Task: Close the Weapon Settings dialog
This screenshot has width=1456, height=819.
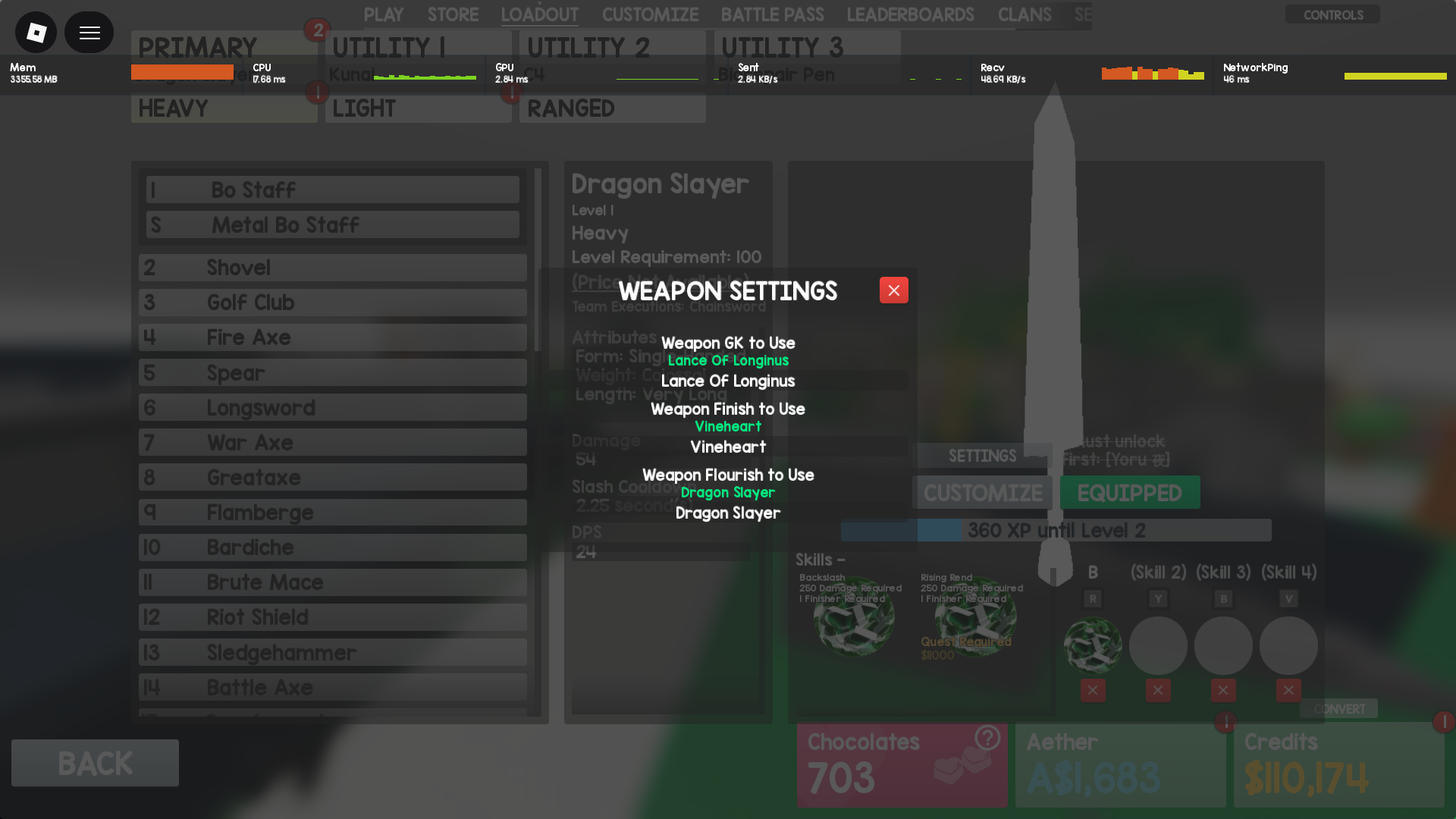Action: (893, 290)
